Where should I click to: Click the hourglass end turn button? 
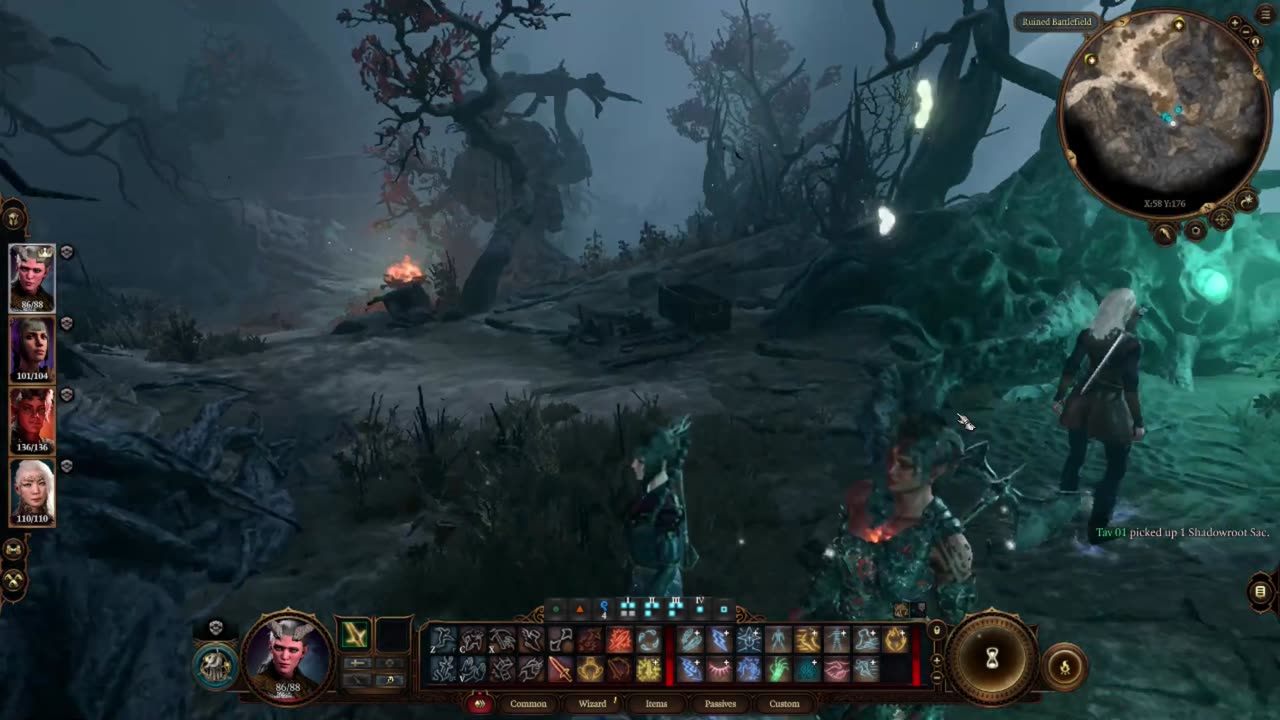click(992, 658)
